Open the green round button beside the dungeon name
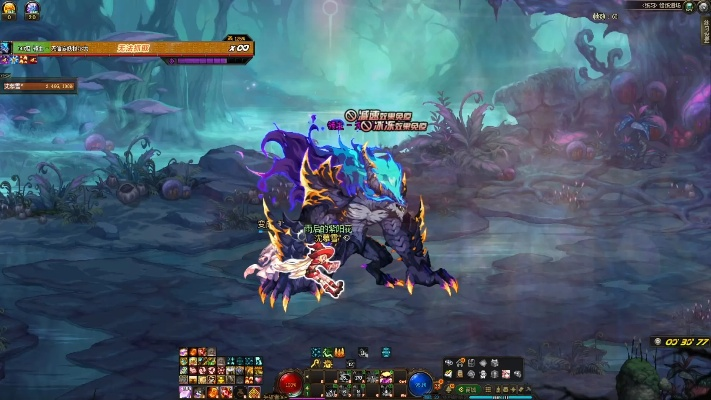The width and height of the screenshot is (711, 400). 690,6
